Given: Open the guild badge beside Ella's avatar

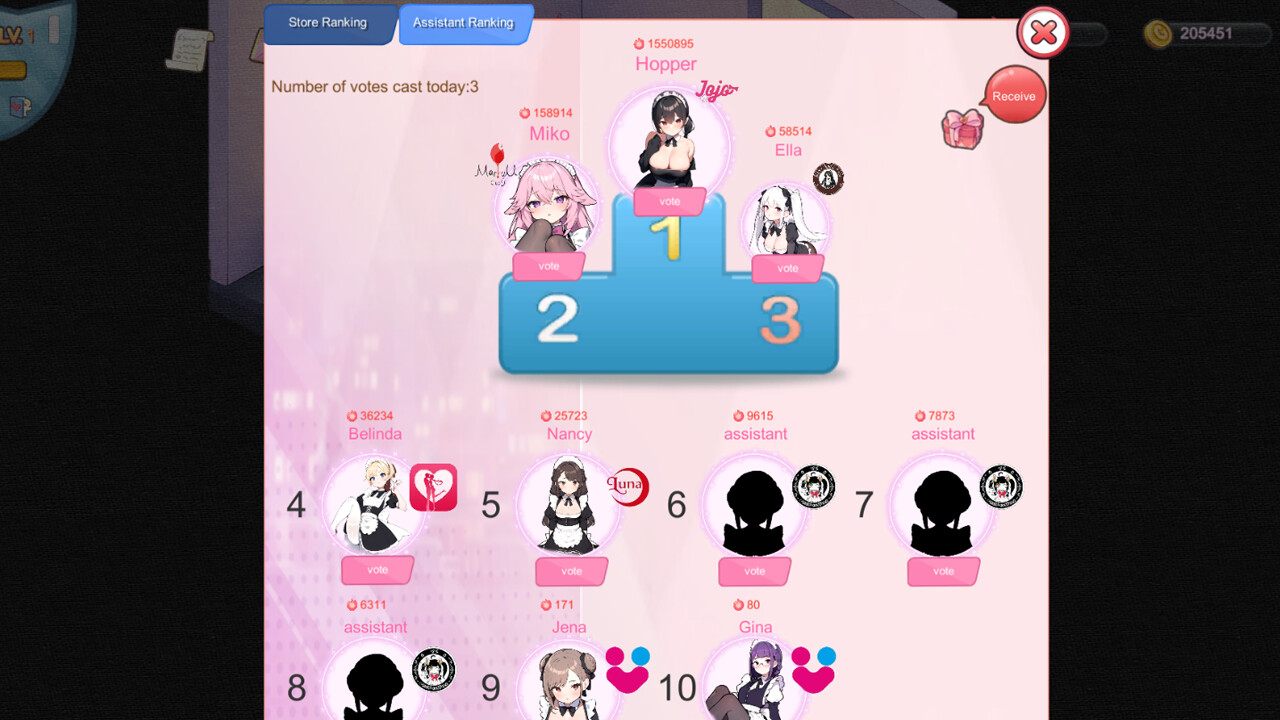Looking at the screenshot, I should click(830, 177).
